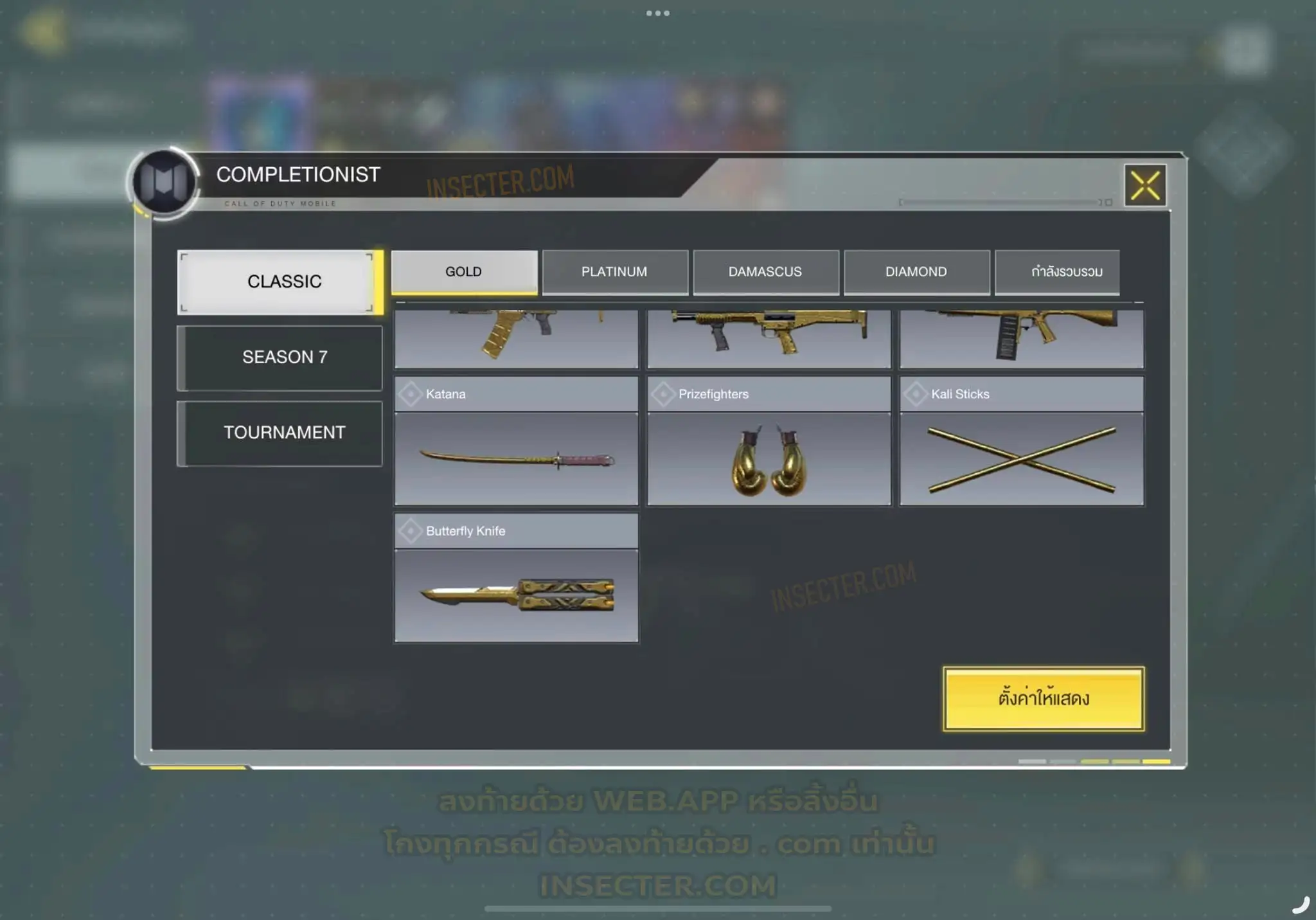The width and height of the screenshot is (1316, 920).
Task: Close the Completionist window
Action: pyautogui.click(x=1145, y=186)
